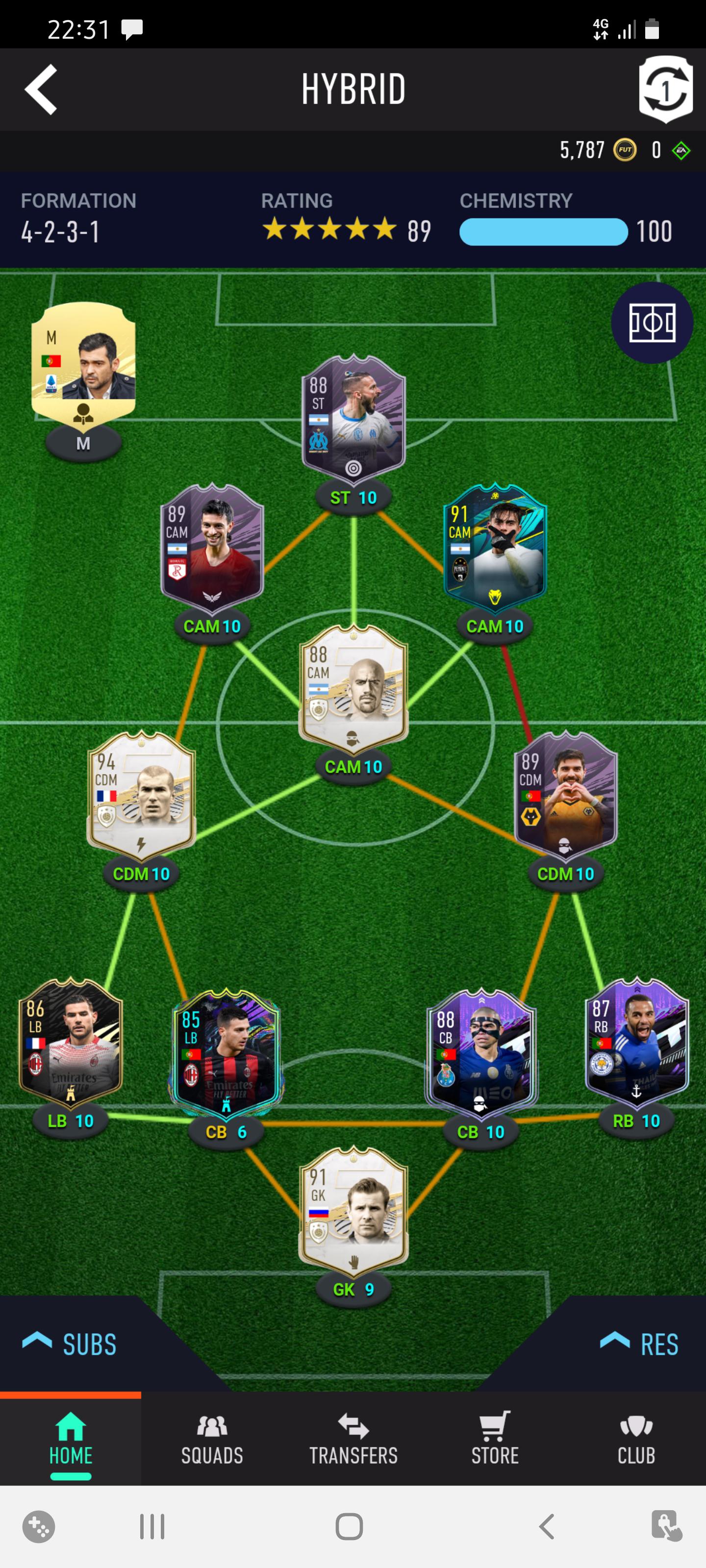Tap the green EA FIFA Points icon
Screen dimensions: 706x1568
point(681,151)
